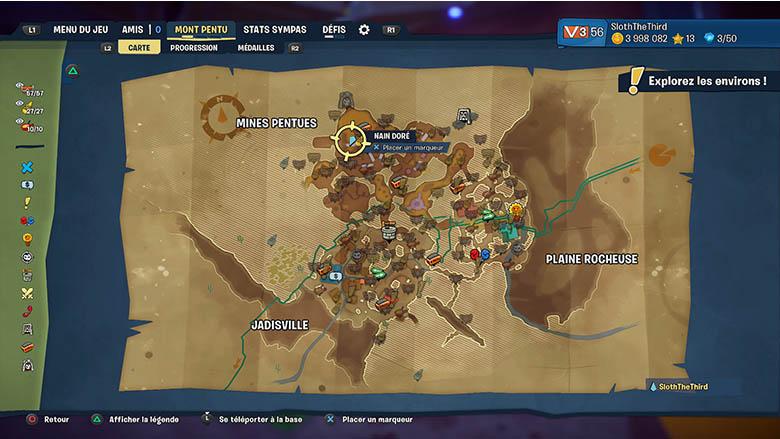Switch to the Défis tab
This screenshot has height=439, width=780.
click(334, 30)
